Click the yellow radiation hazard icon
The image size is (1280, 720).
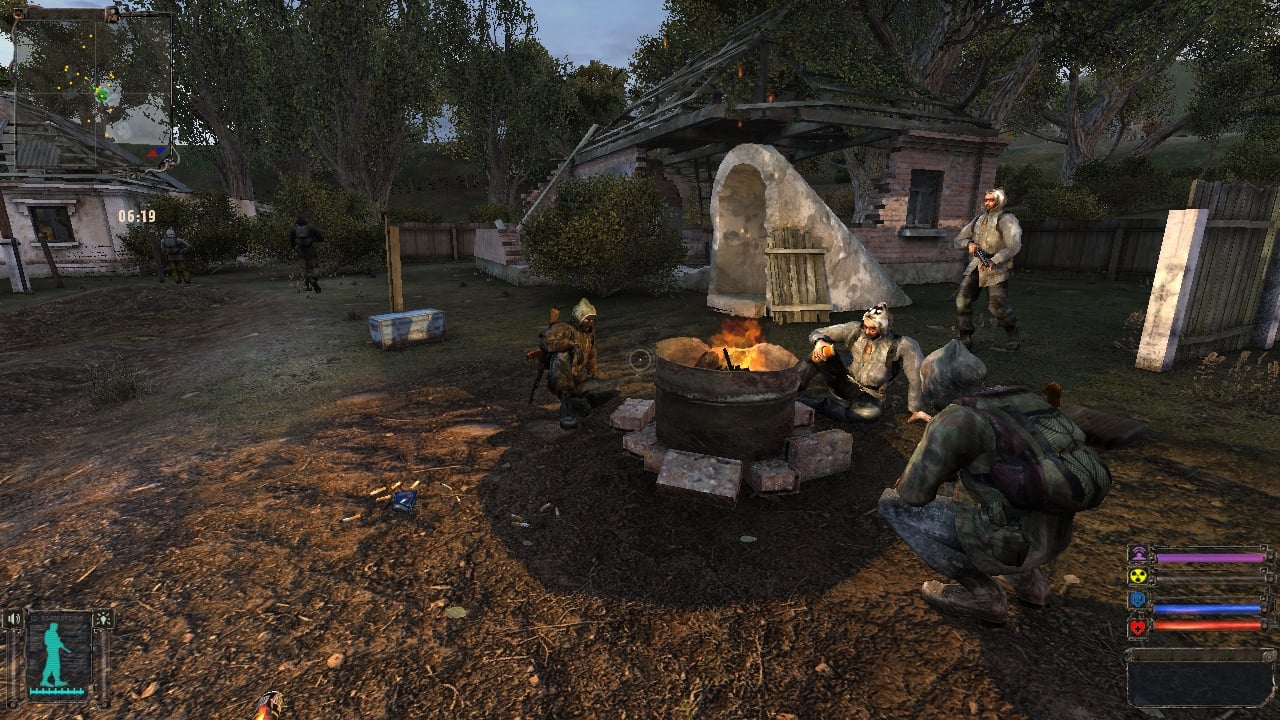1138,576
